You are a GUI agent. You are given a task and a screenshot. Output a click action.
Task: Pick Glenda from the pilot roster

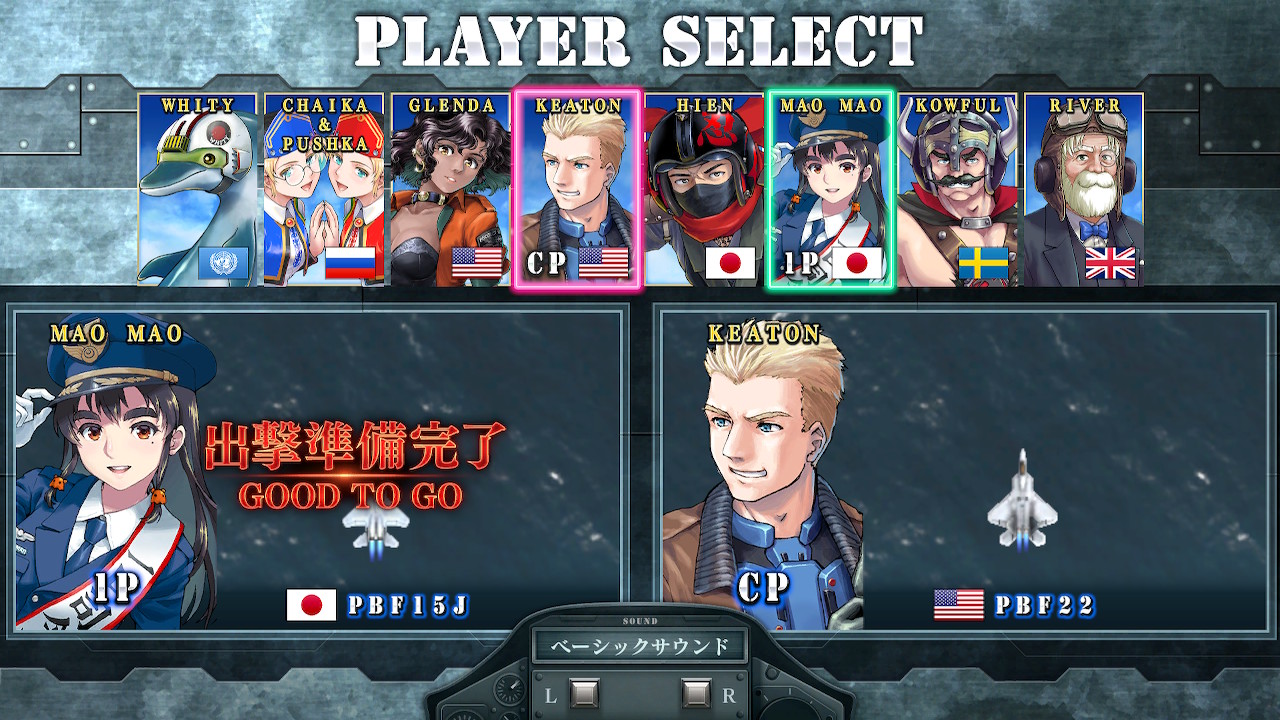(450, 190)
